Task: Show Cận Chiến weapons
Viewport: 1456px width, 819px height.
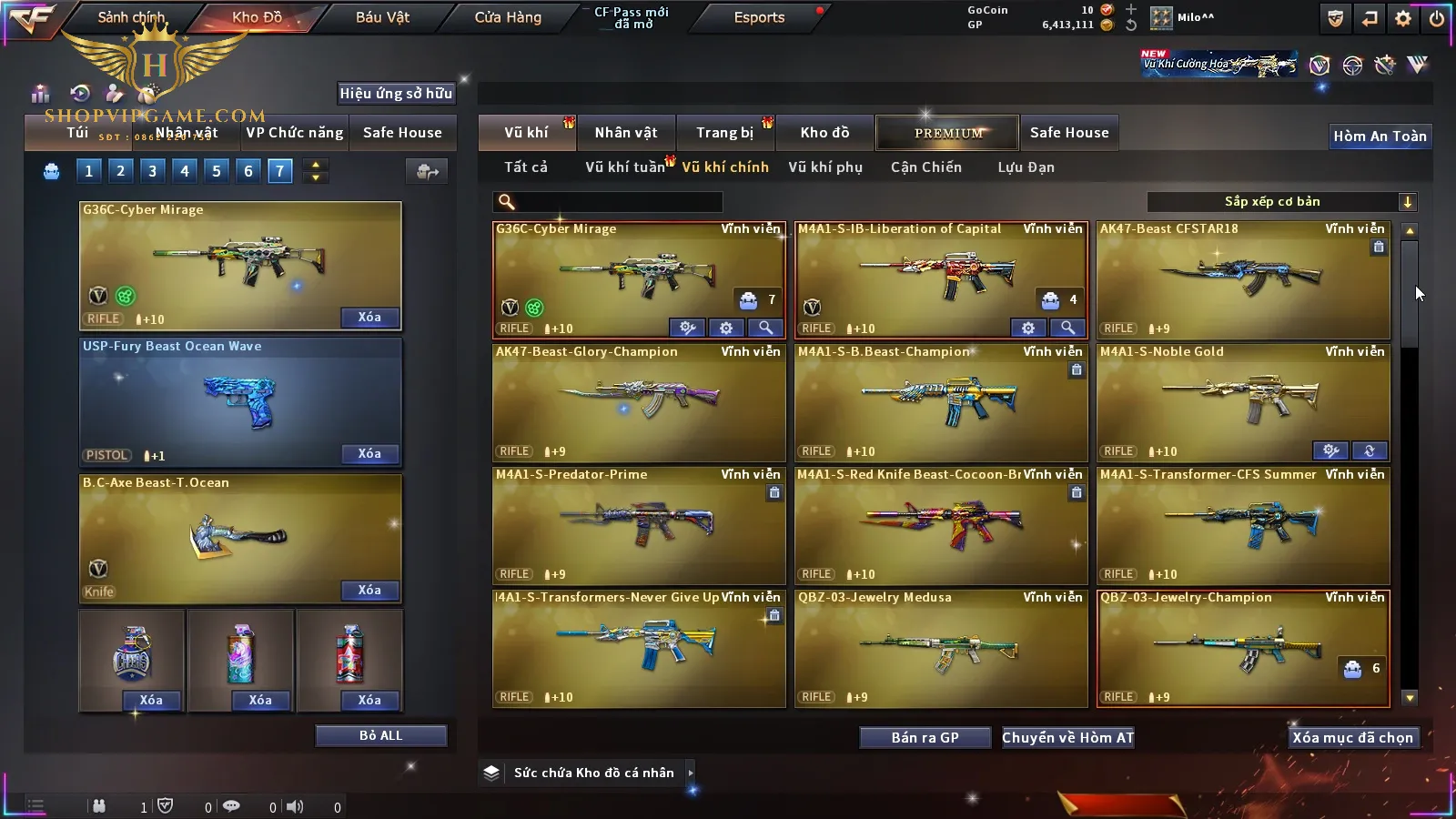Action: click(x=925, y=167)
